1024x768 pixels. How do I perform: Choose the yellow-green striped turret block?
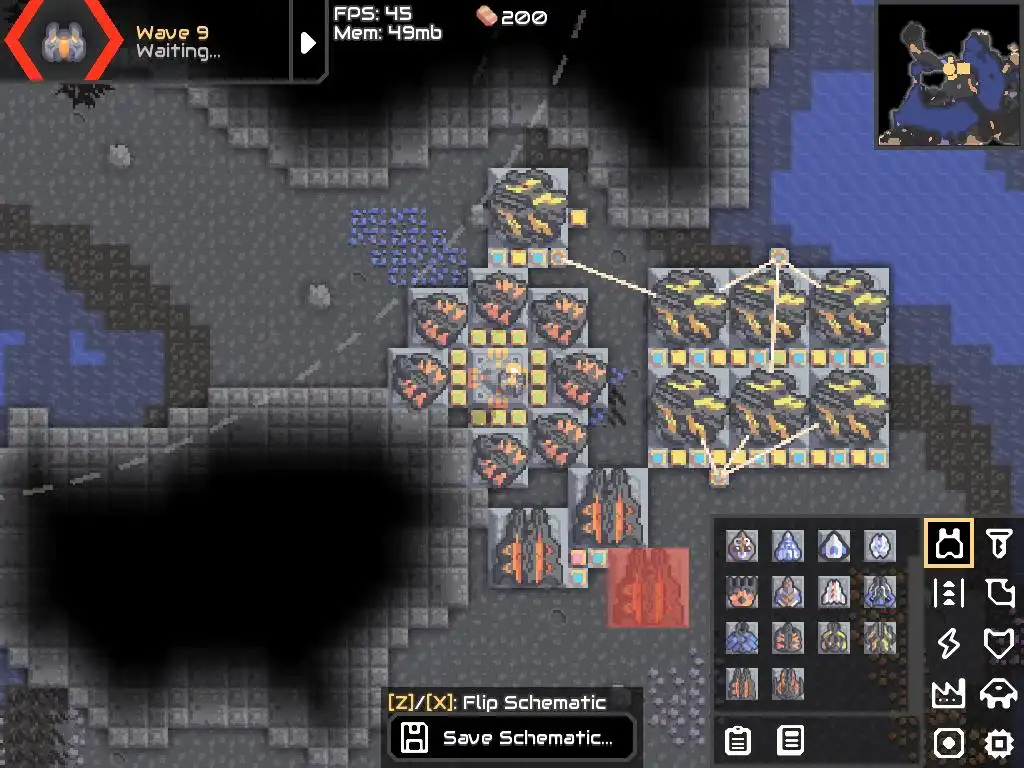point(834,638)
